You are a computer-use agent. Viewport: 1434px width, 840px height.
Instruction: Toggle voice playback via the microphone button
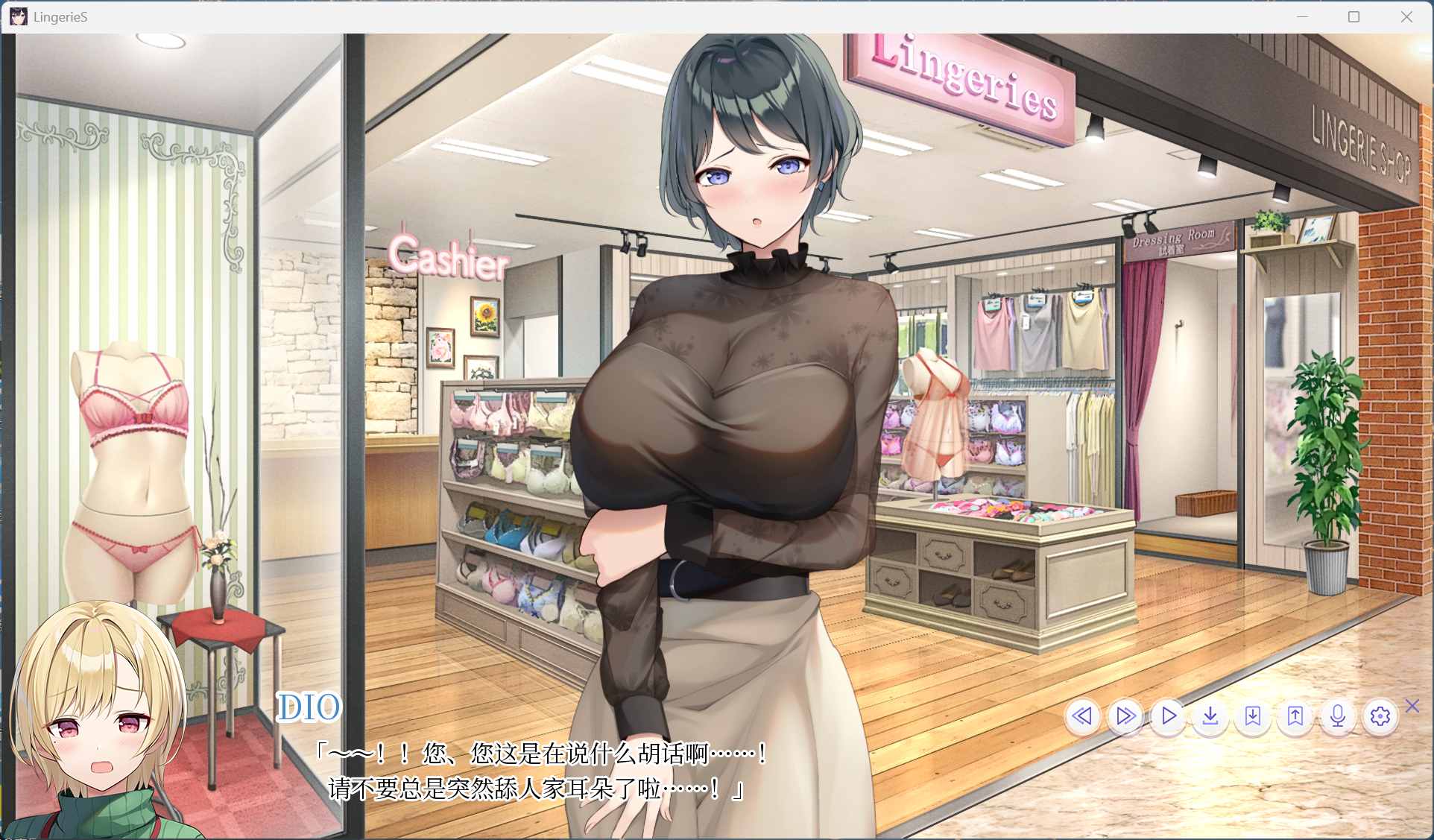[1338, 717]
